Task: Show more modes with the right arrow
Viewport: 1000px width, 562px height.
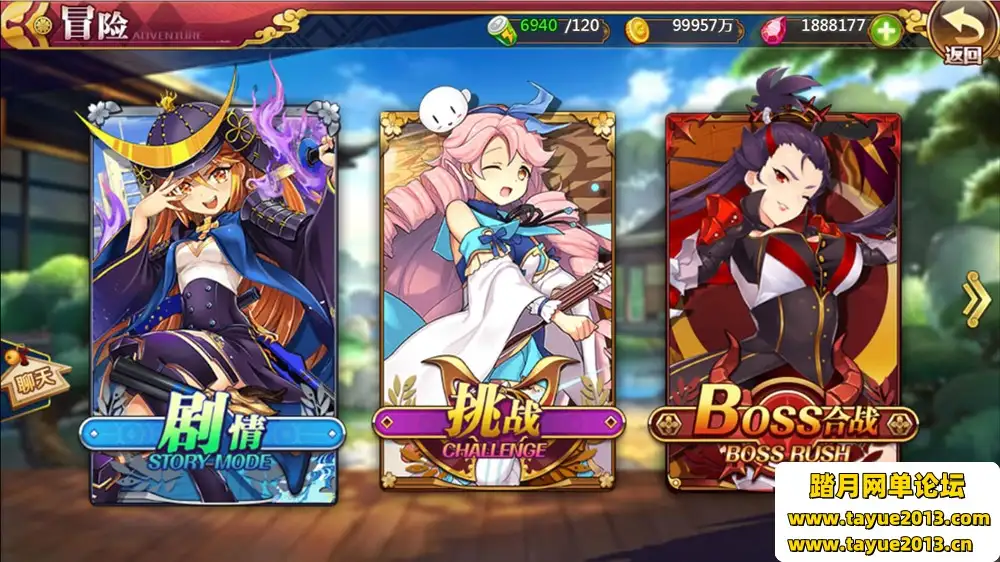Action: click(975, 298)
